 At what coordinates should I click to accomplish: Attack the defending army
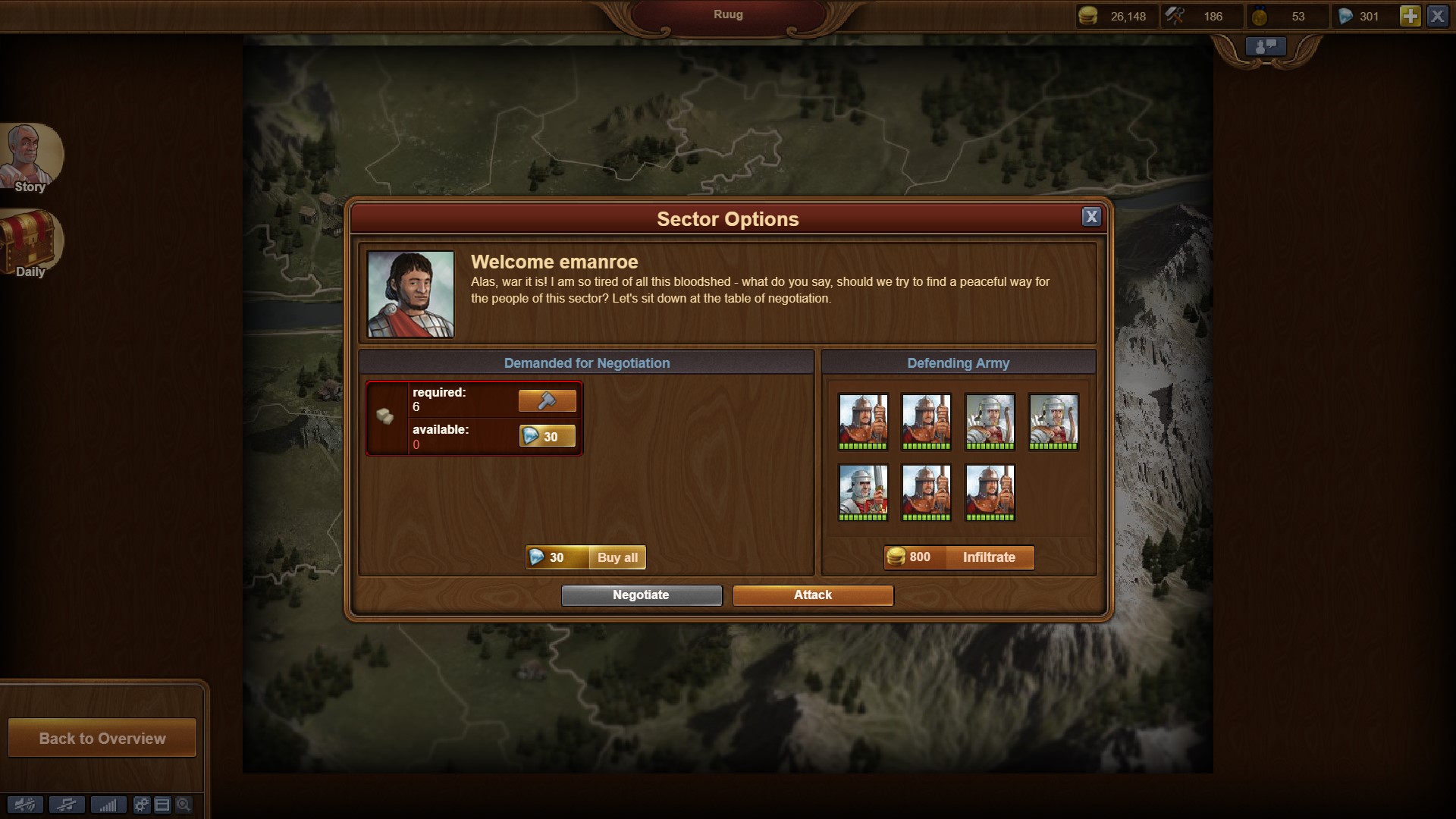click(812, 595)
